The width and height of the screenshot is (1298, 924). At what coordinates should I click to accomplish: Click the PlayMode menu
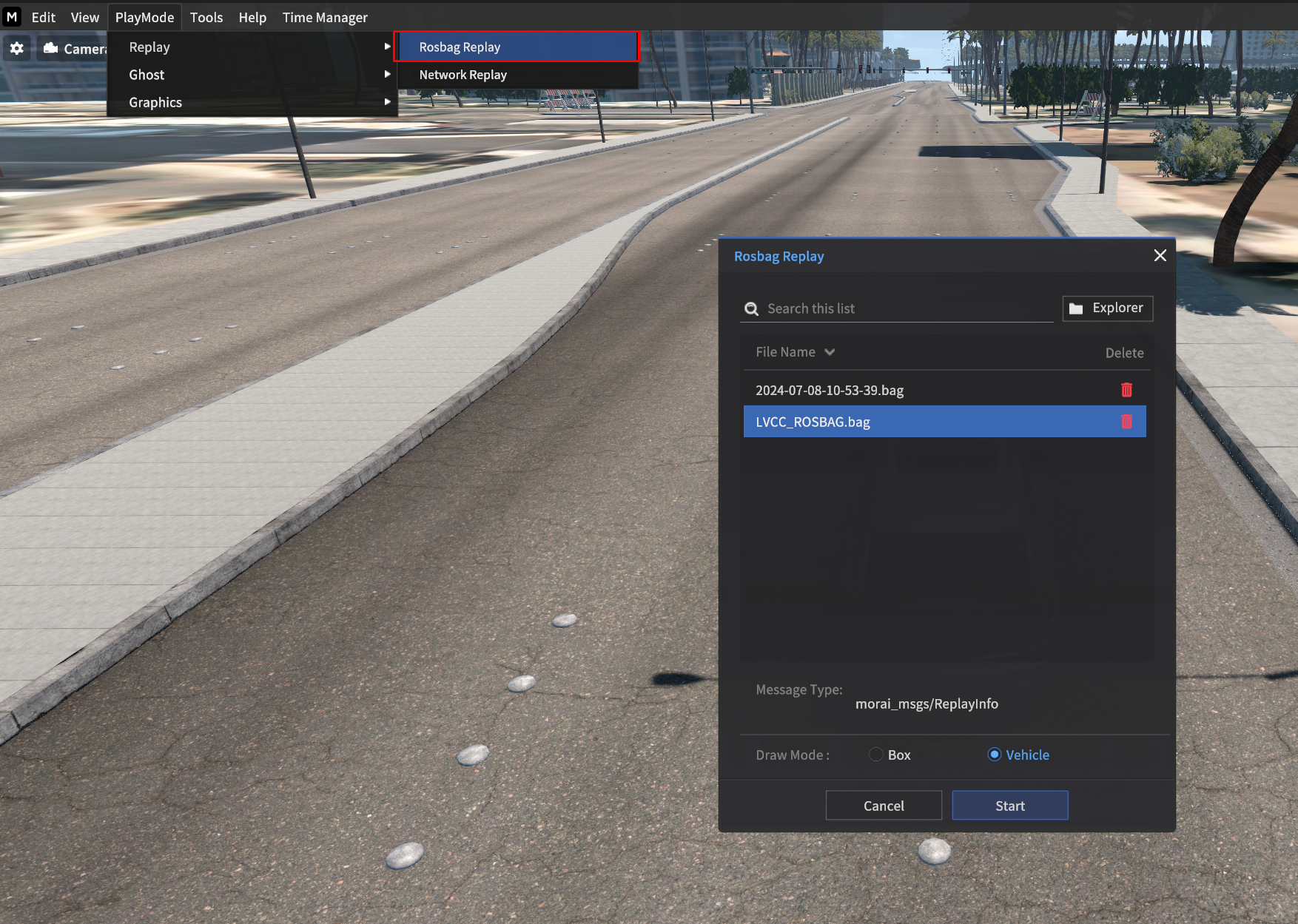coord(144,17)
